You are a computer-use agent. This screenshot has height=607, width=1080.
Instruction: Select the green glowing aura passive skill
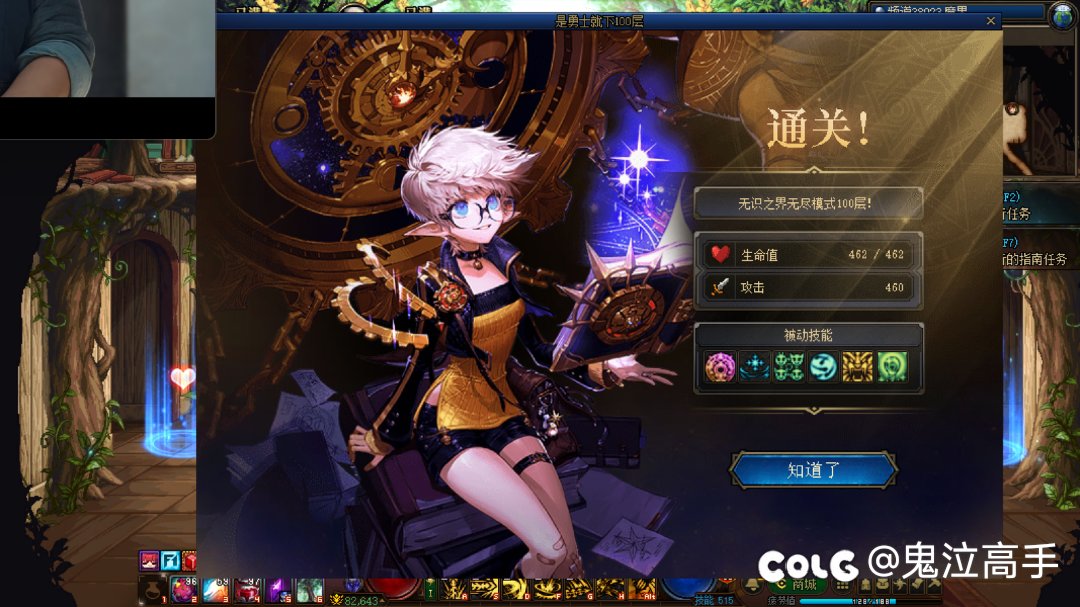coord(892,368)
